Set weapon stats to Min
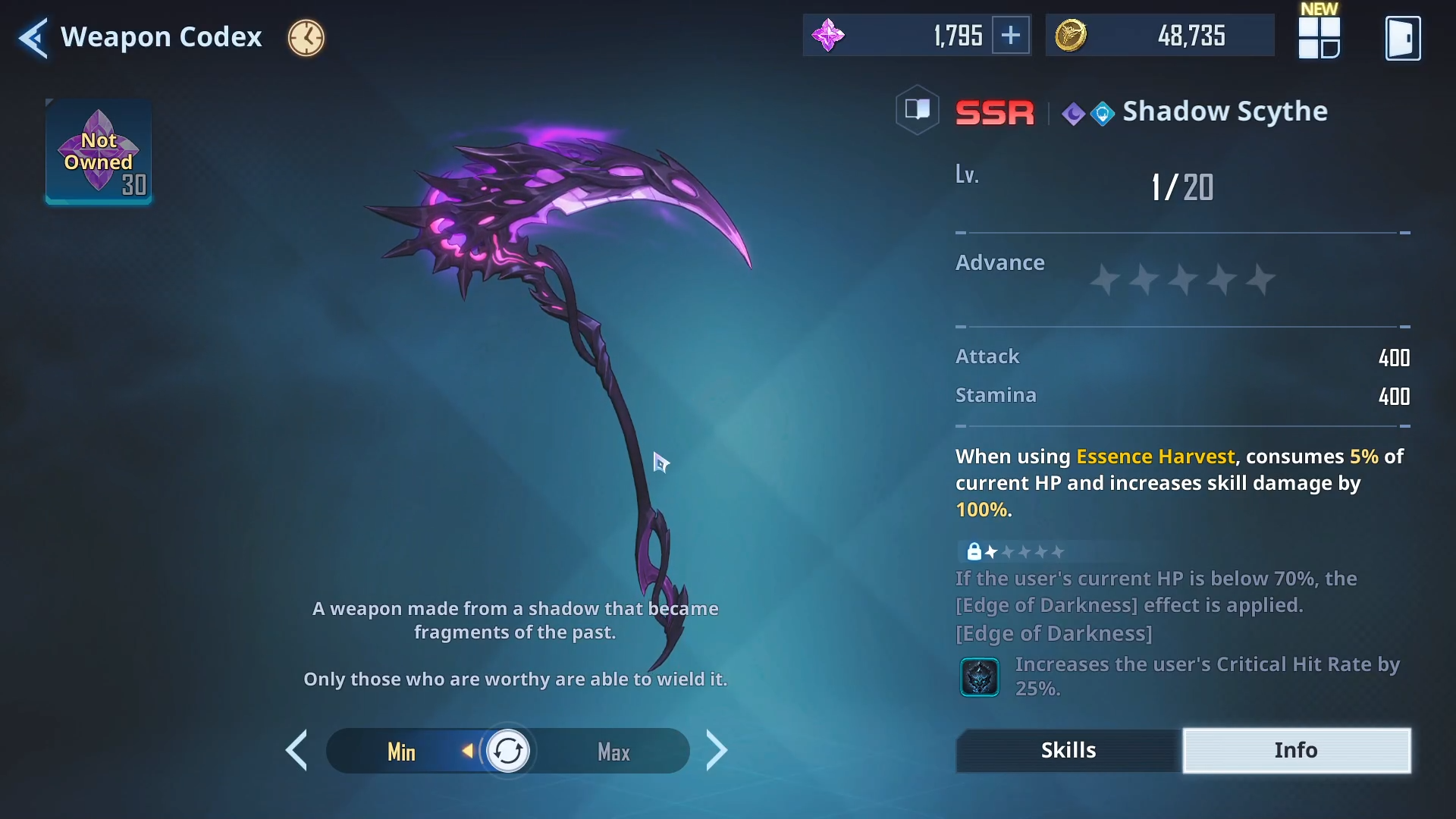 click(401, 752)
